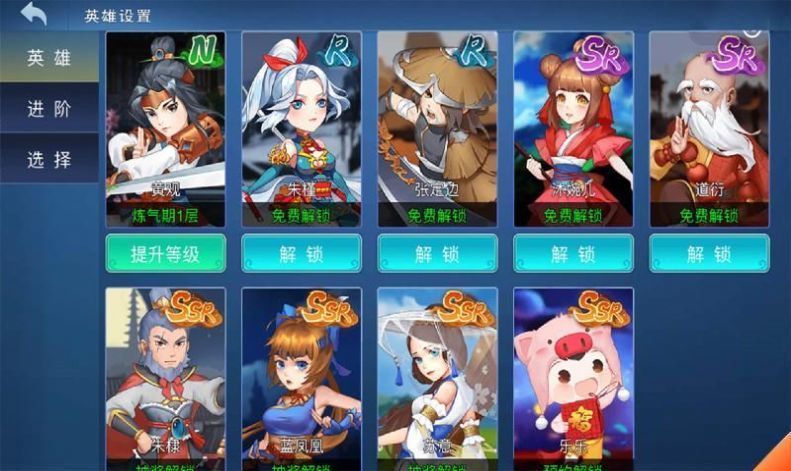Select the 选择 tab
Viewport: 791px width, 471px height.
click(x=49, y=159)
